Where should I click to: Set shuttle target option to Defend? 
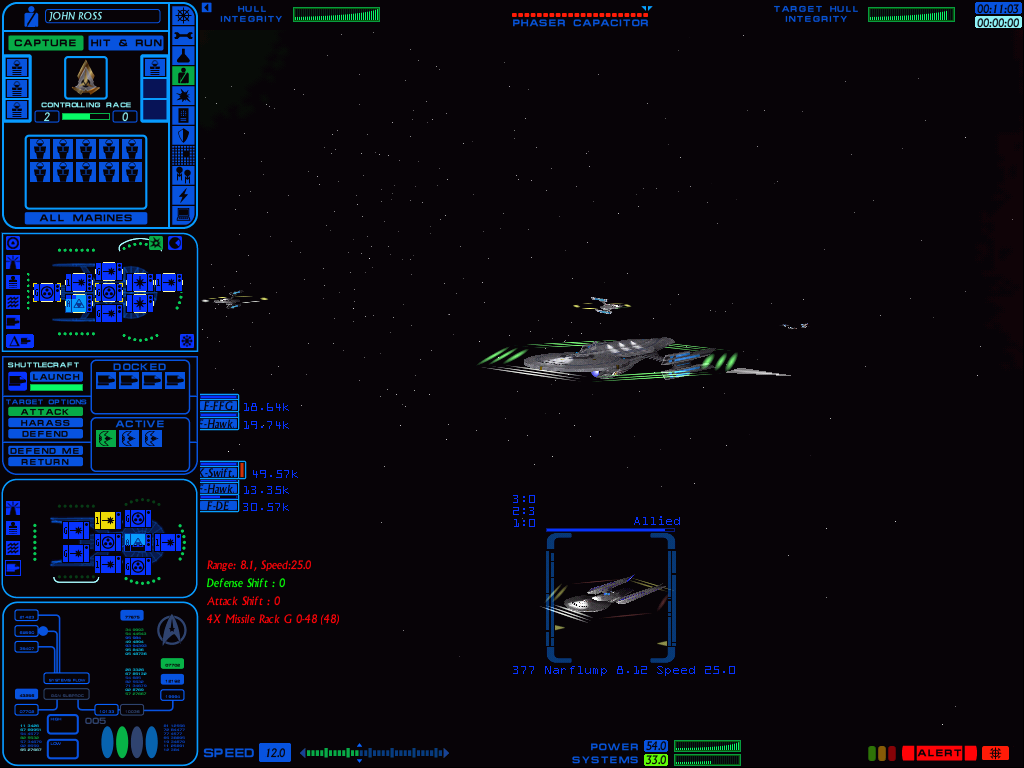point(46,434)
